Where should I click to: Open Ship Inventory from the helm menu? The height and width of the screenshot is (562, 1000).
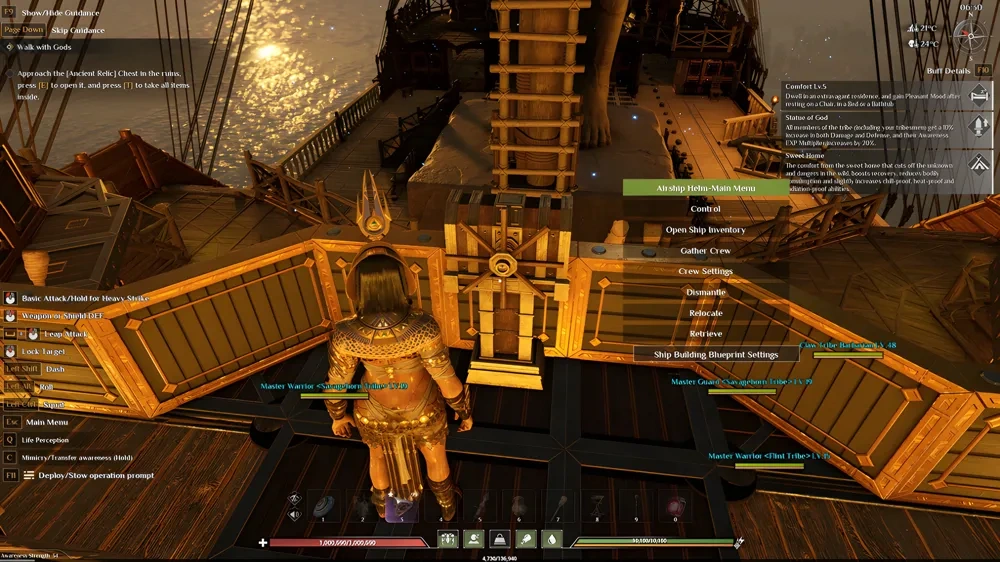[705, 230]
